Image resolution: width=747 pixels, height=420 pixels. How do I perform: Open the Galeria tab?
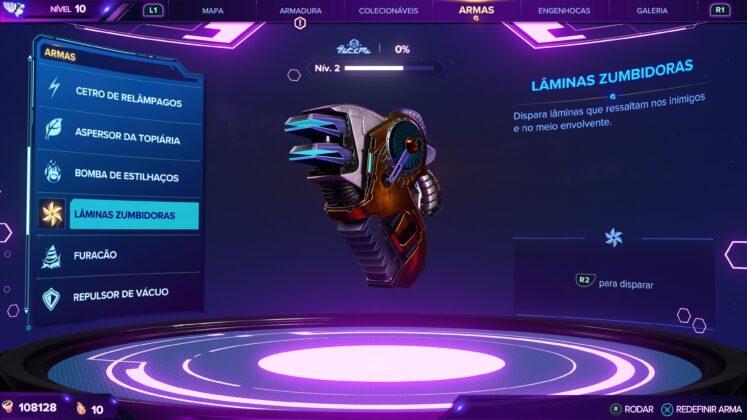(652, 10)
